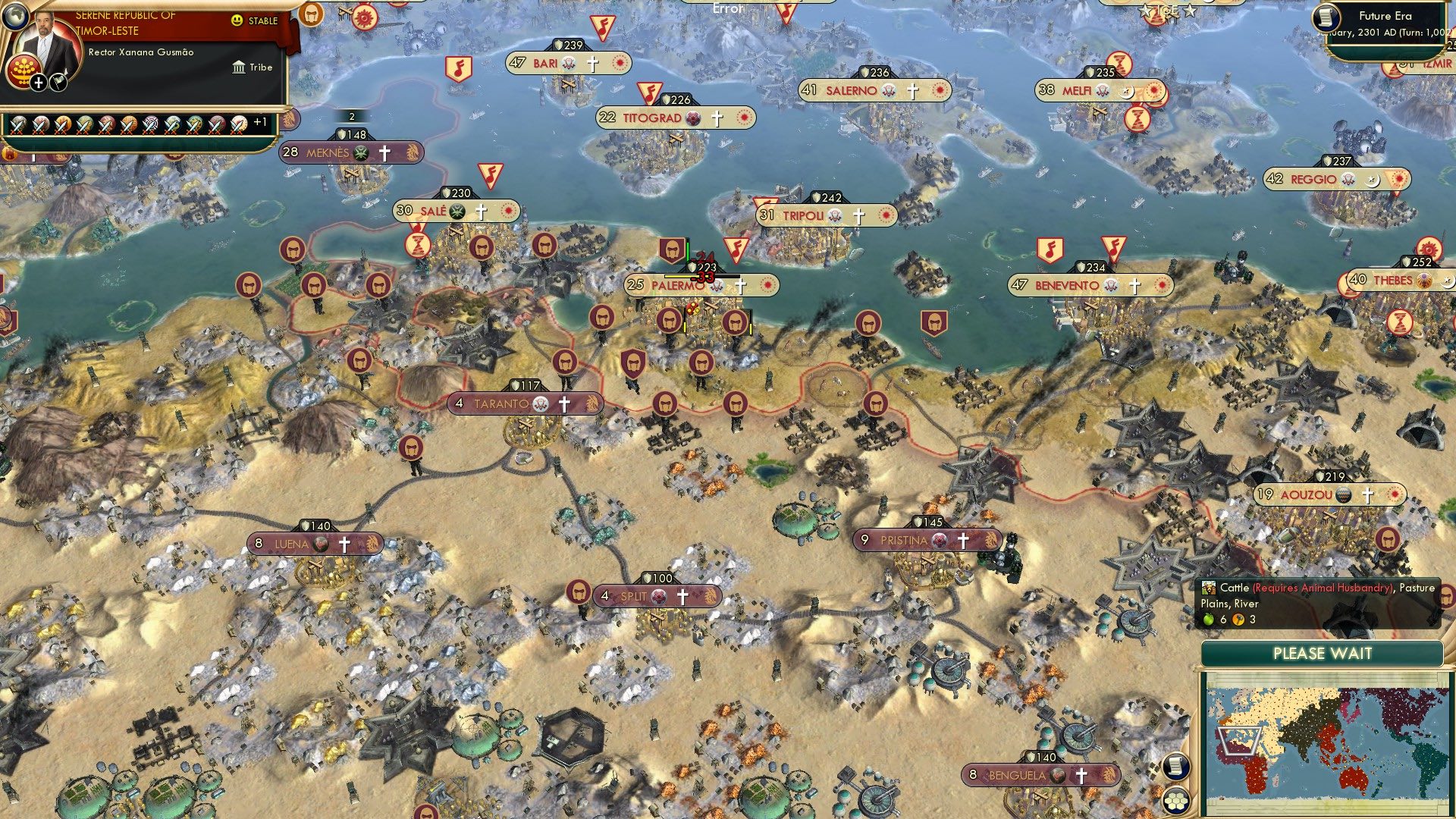Open the notification log scroll icon above minimap

point(1175,767)
